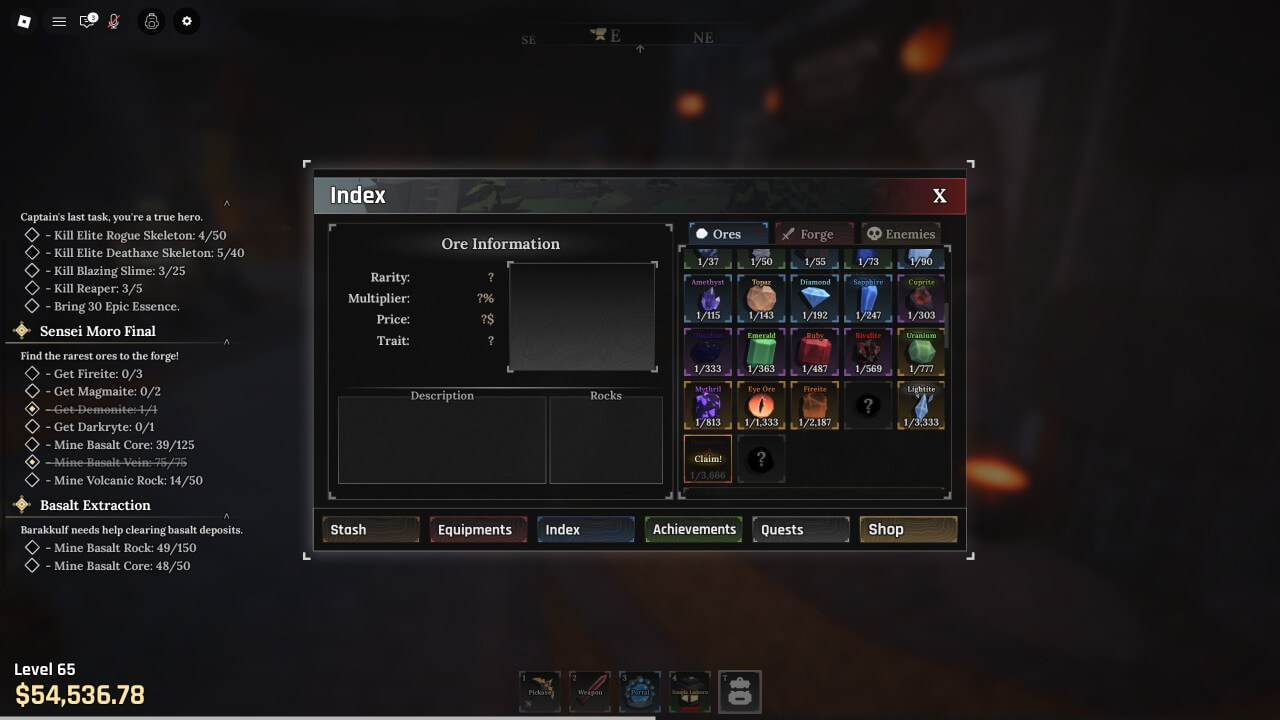
Task: Open the backpack from the hotbar
Action: [x=740, y=691]
